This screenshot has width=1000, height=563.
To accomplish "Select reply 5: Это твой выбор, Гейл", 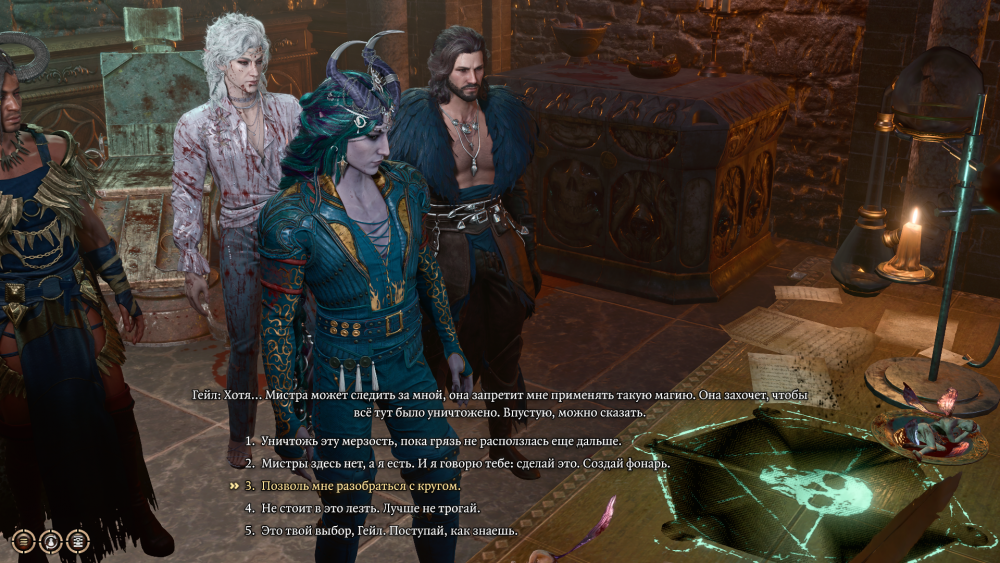I will point(389,530).
